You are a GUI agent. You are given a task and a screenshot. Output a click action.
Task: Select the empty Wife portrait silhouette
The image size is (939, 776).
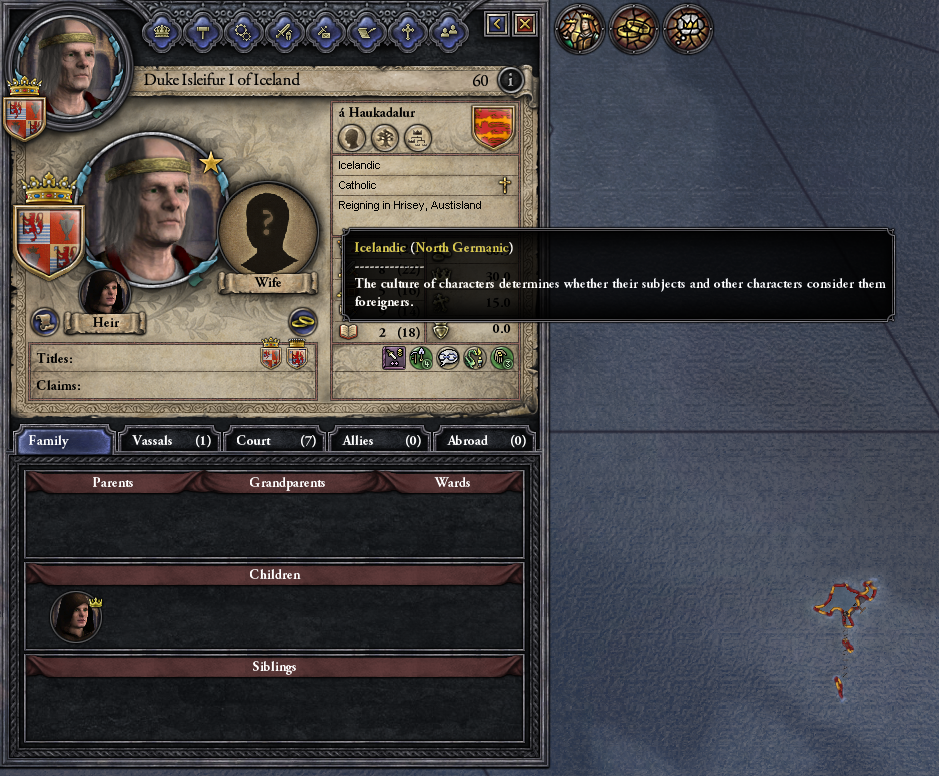[x=267, y=230]
